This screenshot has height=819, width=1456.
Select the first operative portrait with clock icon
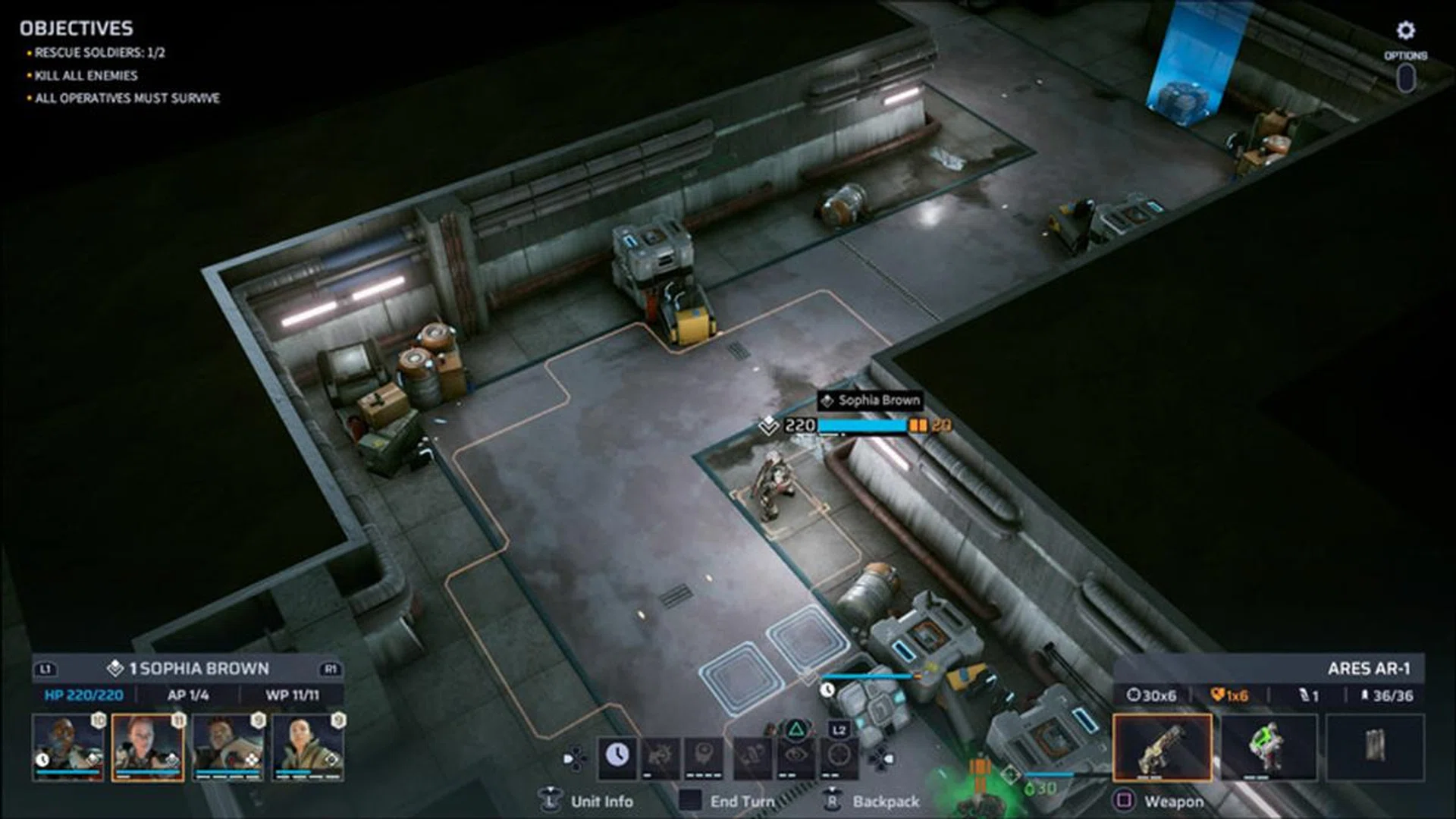point(67,747)
